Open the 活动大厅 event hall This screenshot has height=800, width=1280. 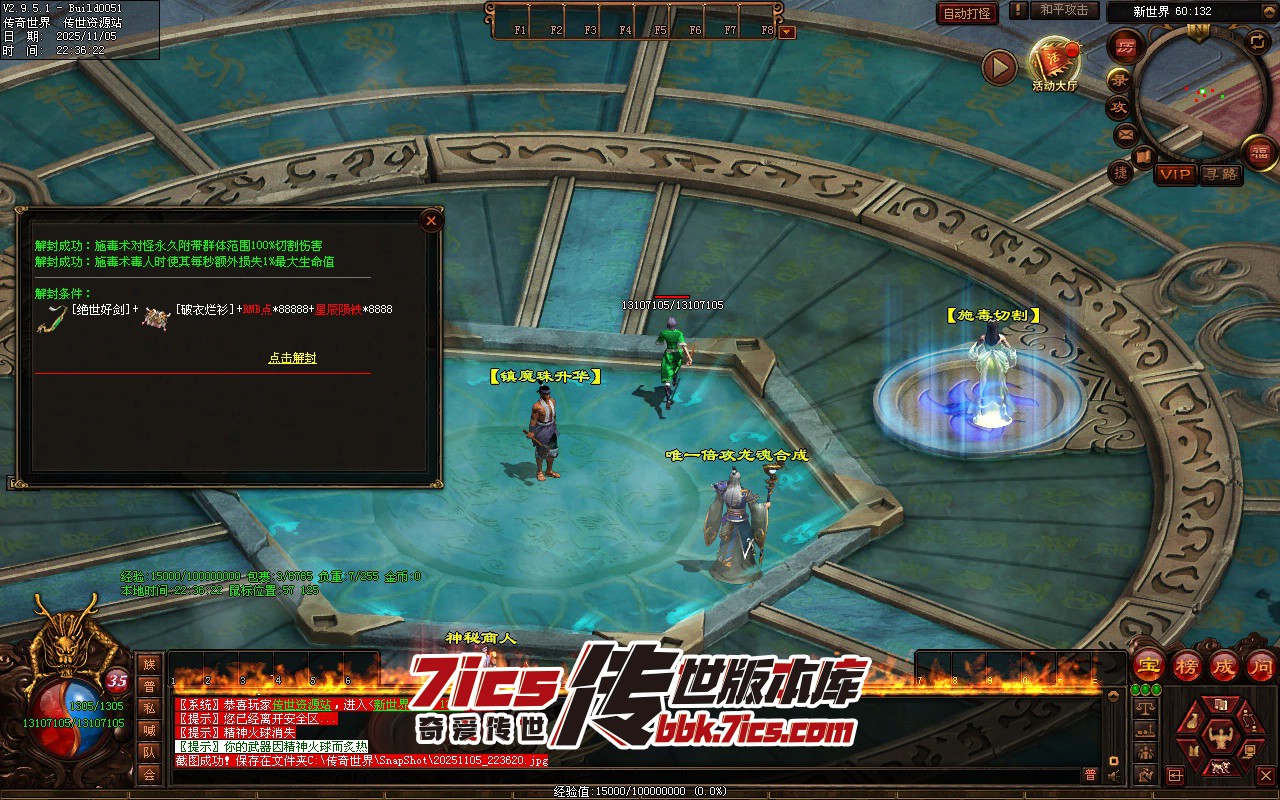1055,62
